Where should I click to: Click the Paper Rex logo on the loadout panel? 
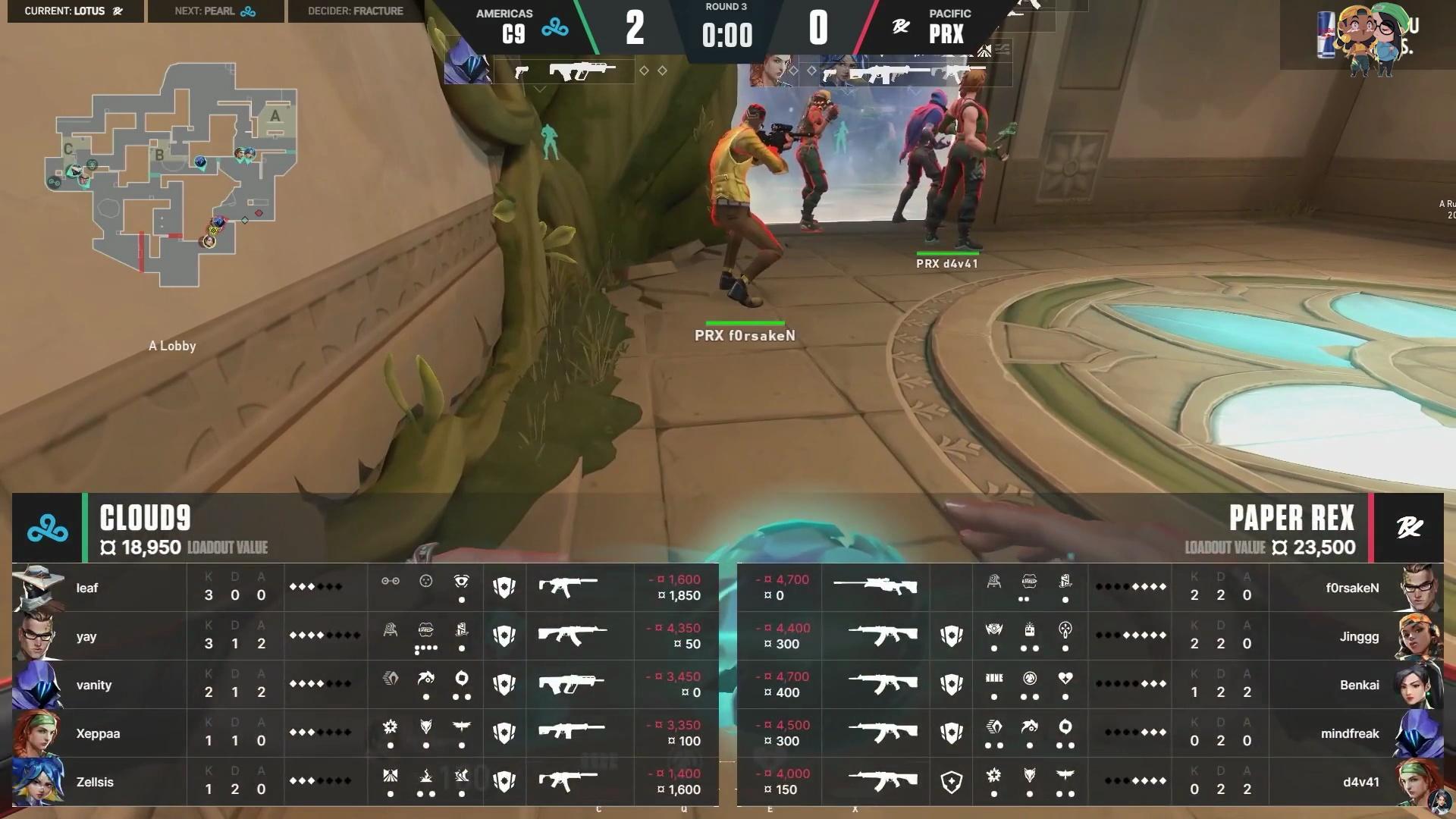(x=1409, y=528)
